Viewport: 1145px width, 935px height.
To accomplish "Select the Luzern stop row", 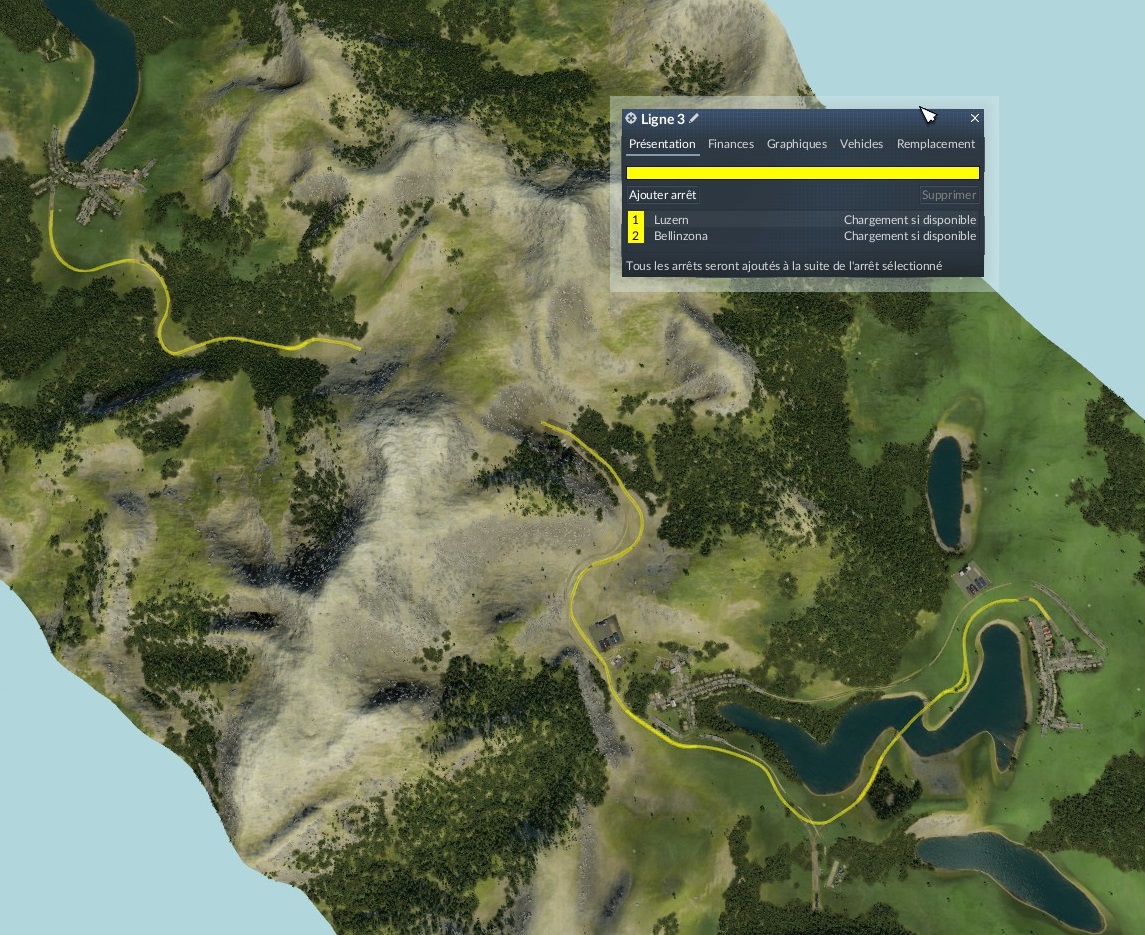I will pos(672,220).
